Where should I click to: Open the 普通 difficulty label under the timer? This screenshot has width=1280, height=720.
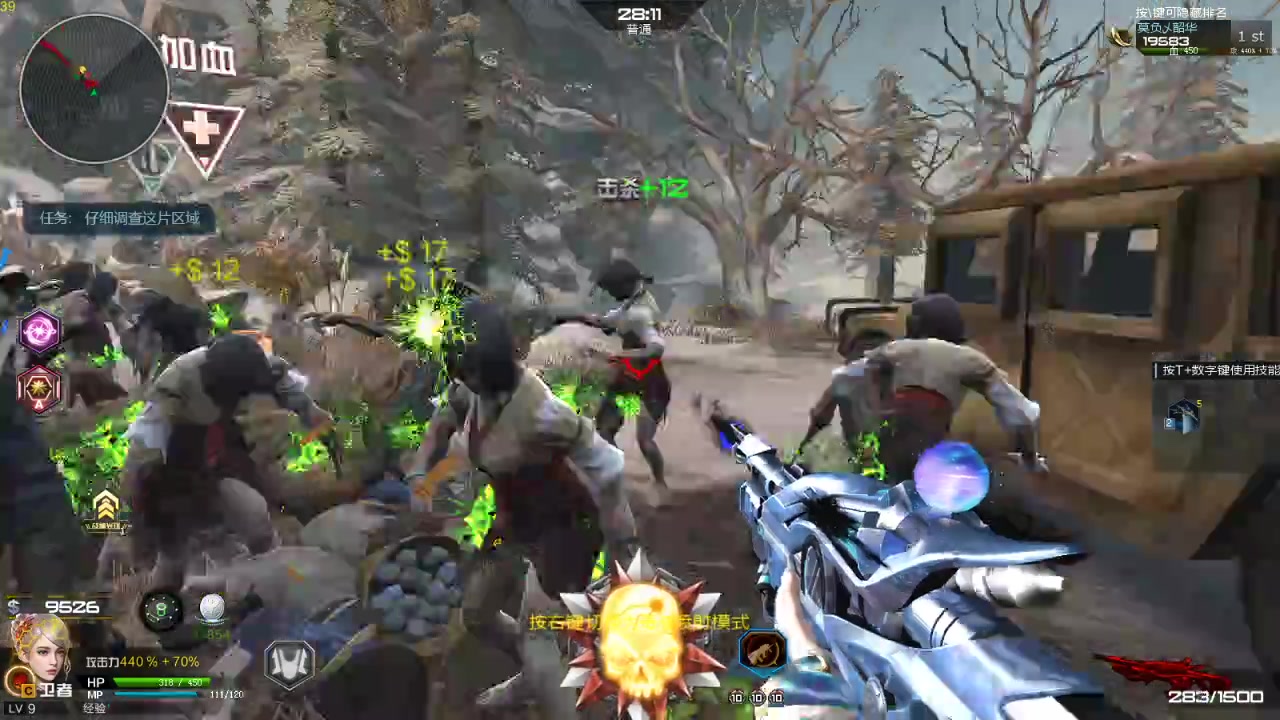640,28
